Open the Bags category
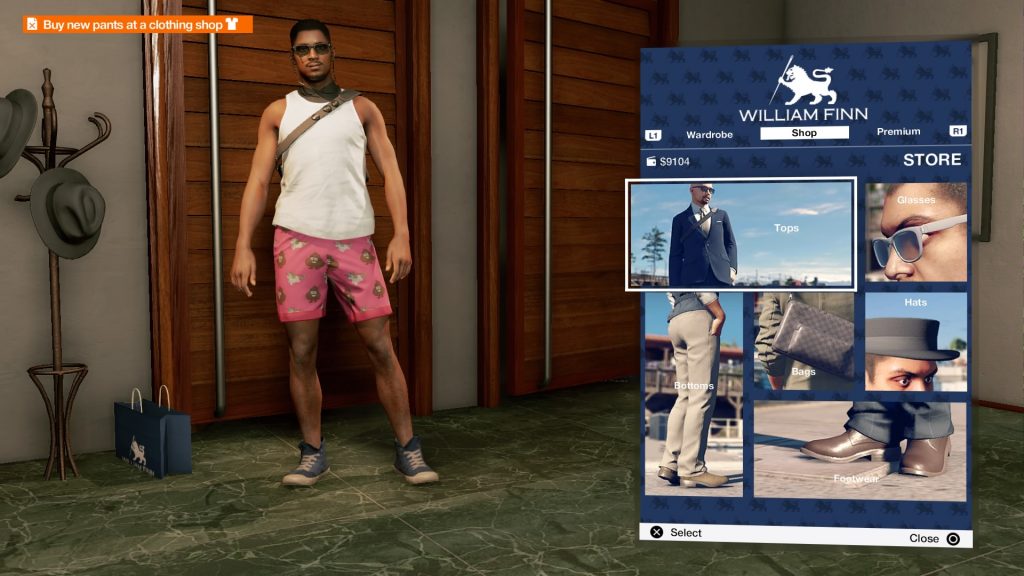This screenshot has width=1024, height=576. 803,340
